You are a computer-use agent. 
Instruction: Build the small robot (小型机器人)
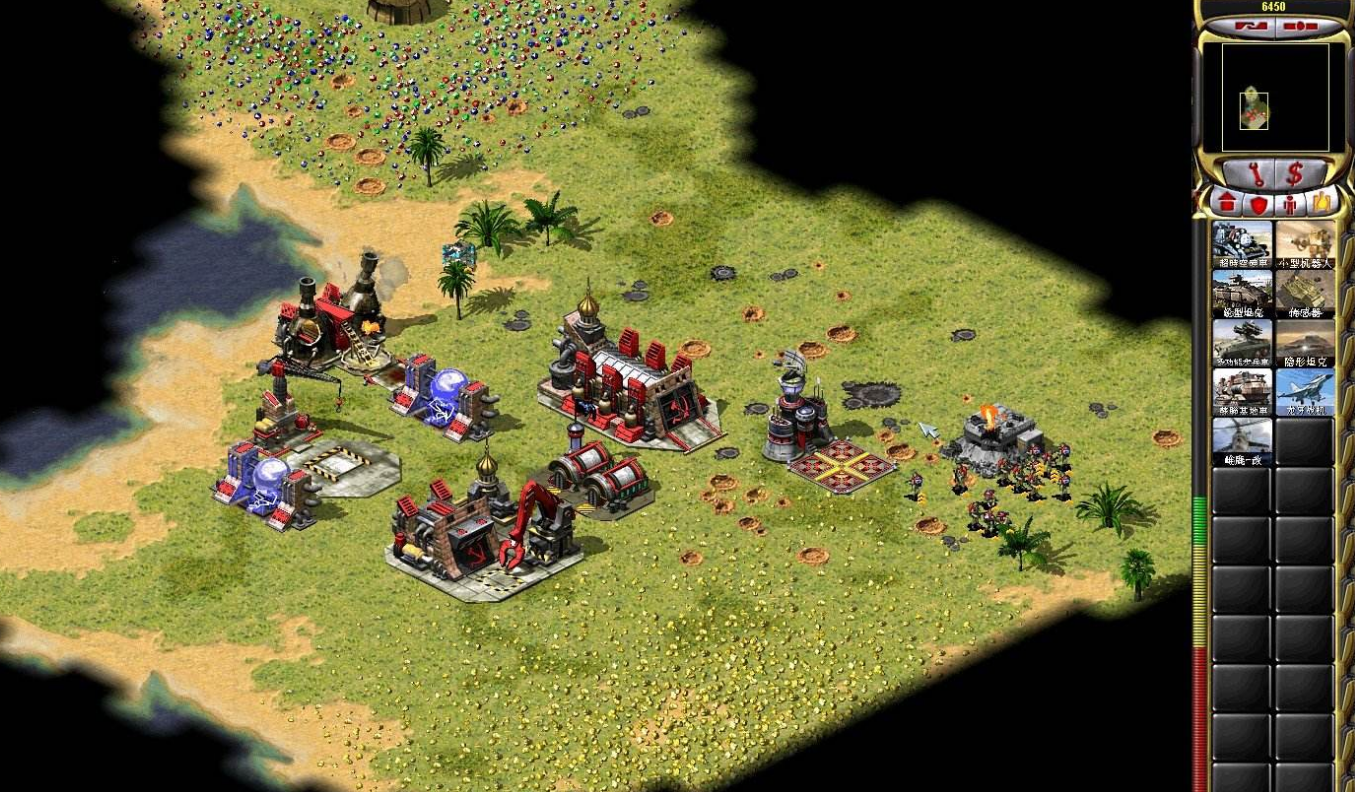(x=1305, y=244)
